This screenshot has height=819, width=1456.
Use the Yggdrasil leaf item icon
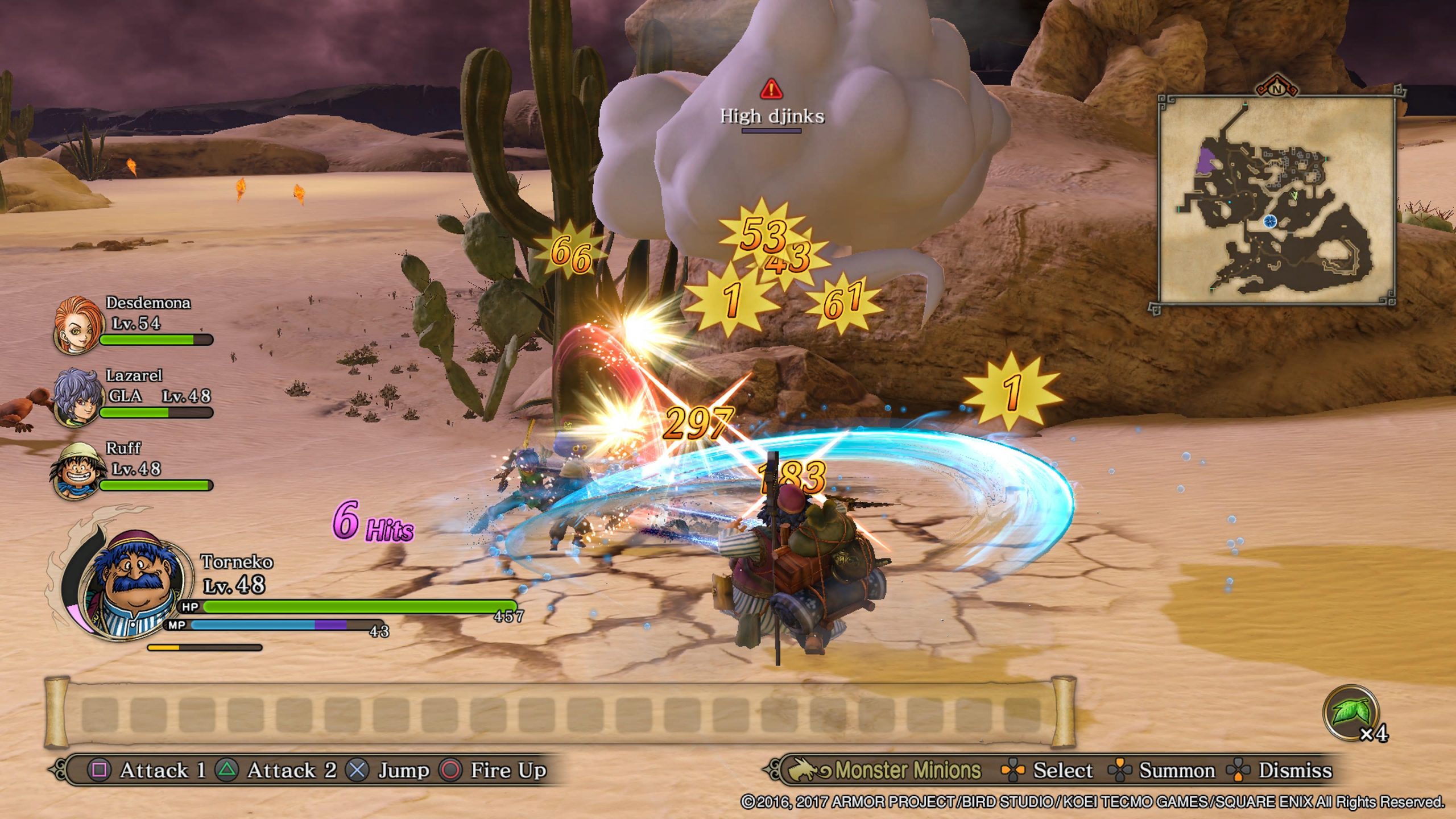pyautogui.click(x=1351, y=713)
